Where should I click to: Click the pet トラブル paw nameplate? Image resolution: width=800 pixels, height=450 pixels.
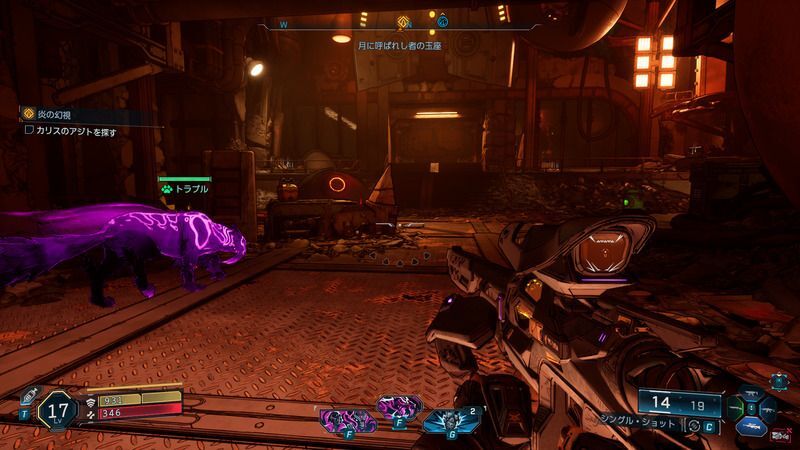click(x=185, y=188)
